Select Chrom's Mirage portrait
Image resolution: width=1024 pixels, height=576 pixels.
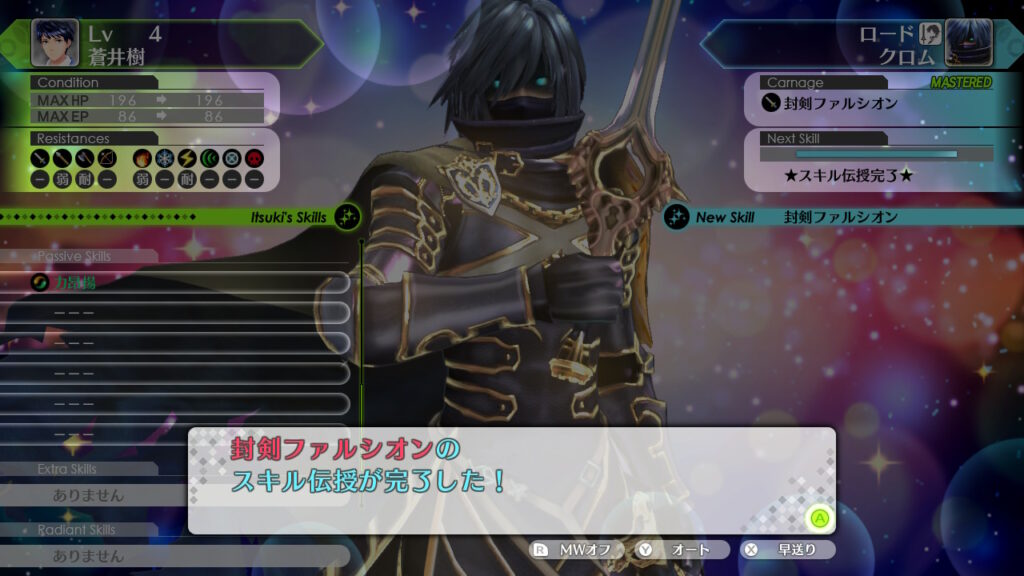(x=968, y=42)
